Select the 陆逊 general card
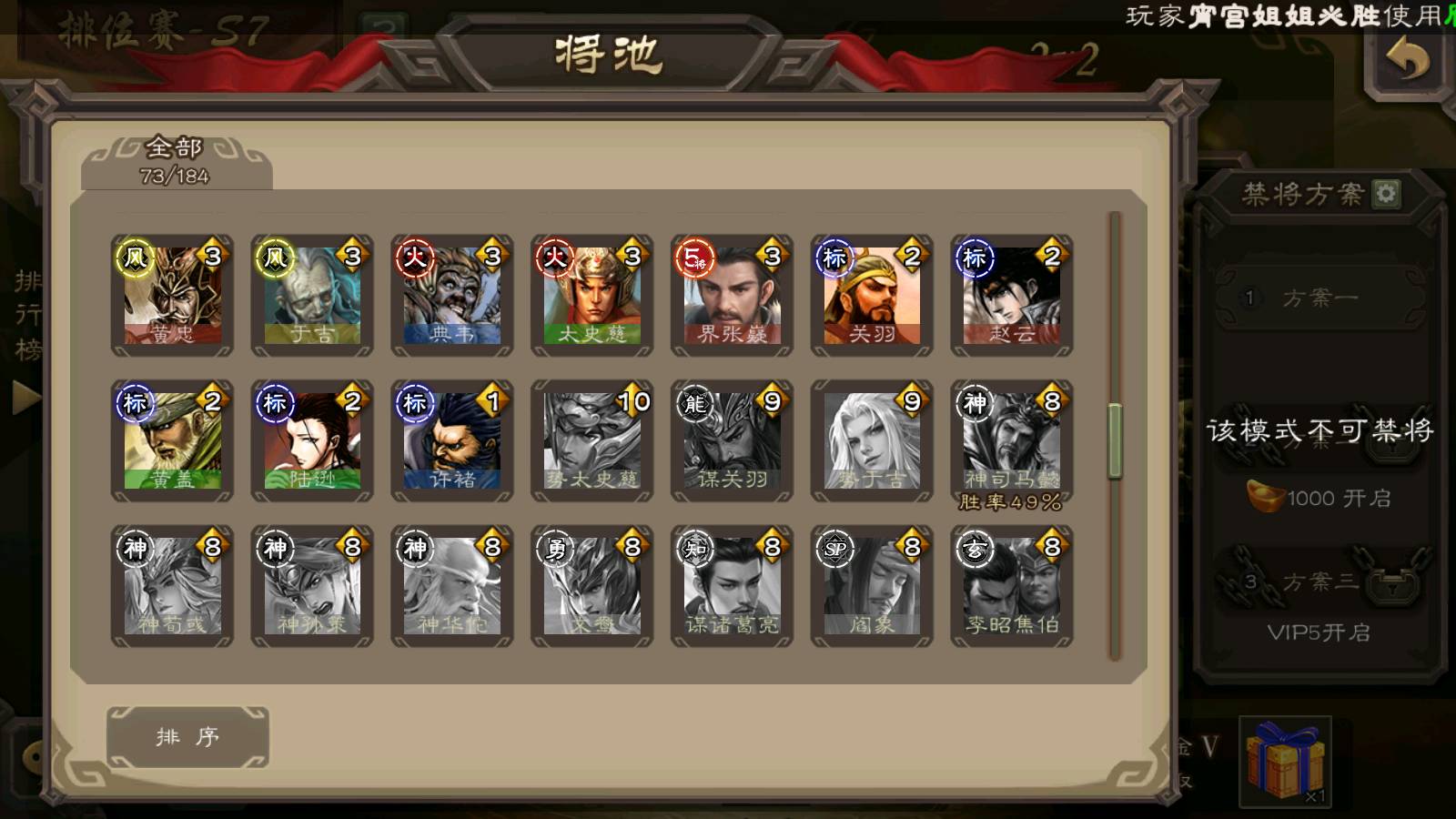The image size is (1456, 819). [x=312, y=440]
